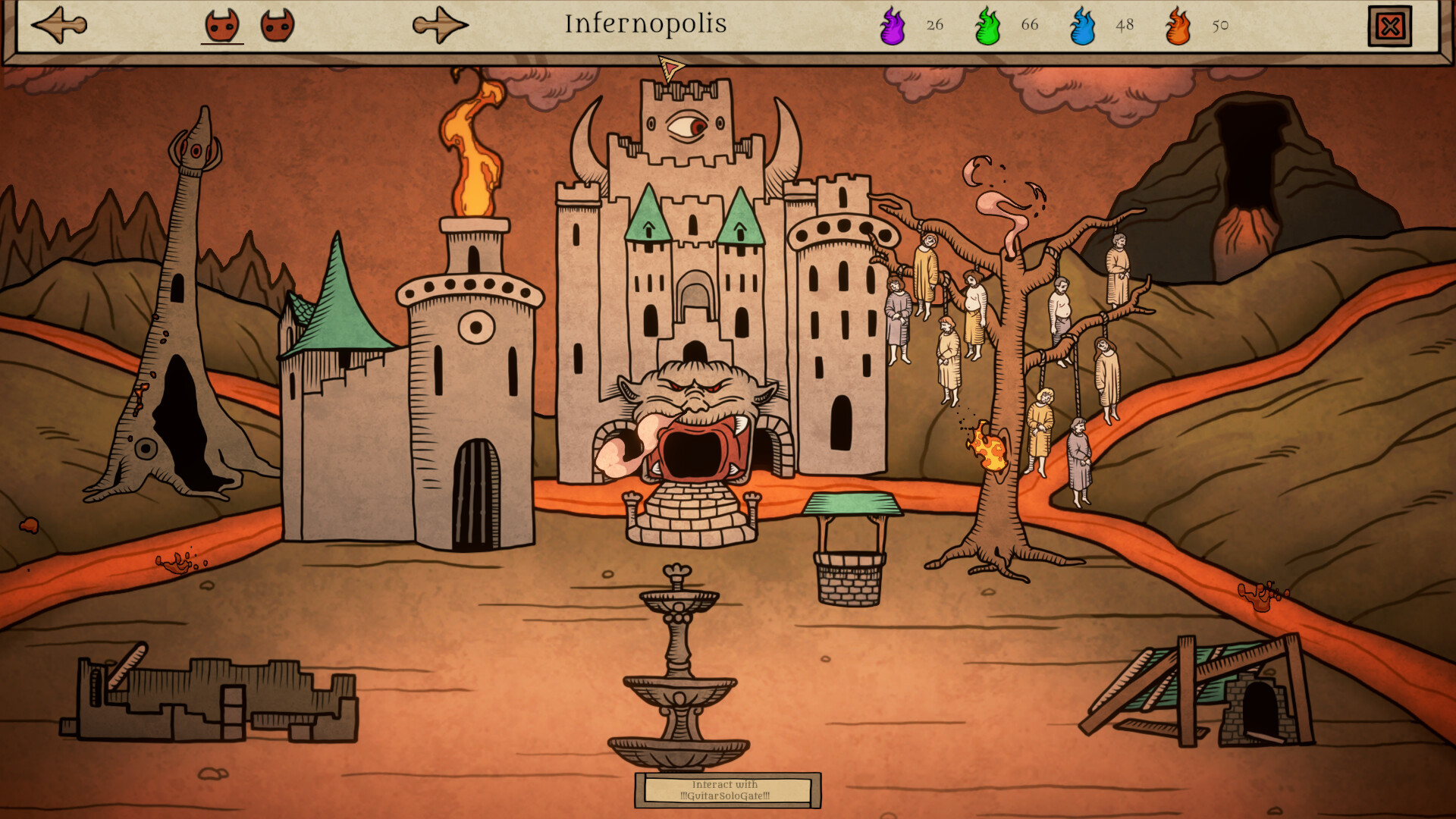The image size is (1456, 819).
Task: Select the green flame resource icon
Action: pos(988,25)
